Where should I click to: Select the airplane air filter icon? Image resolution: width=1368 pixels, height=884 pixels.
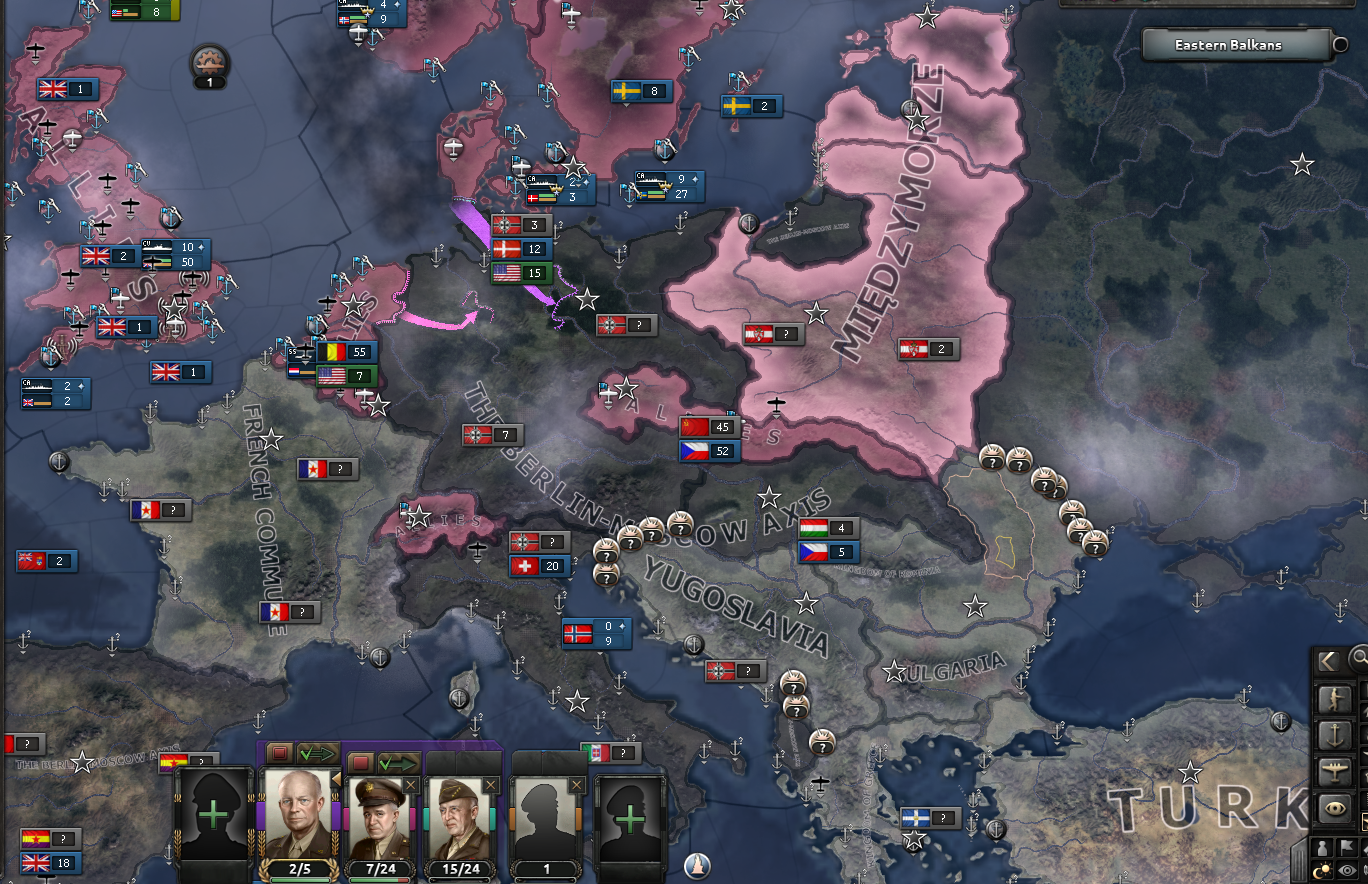click(x=1336, y=768)
